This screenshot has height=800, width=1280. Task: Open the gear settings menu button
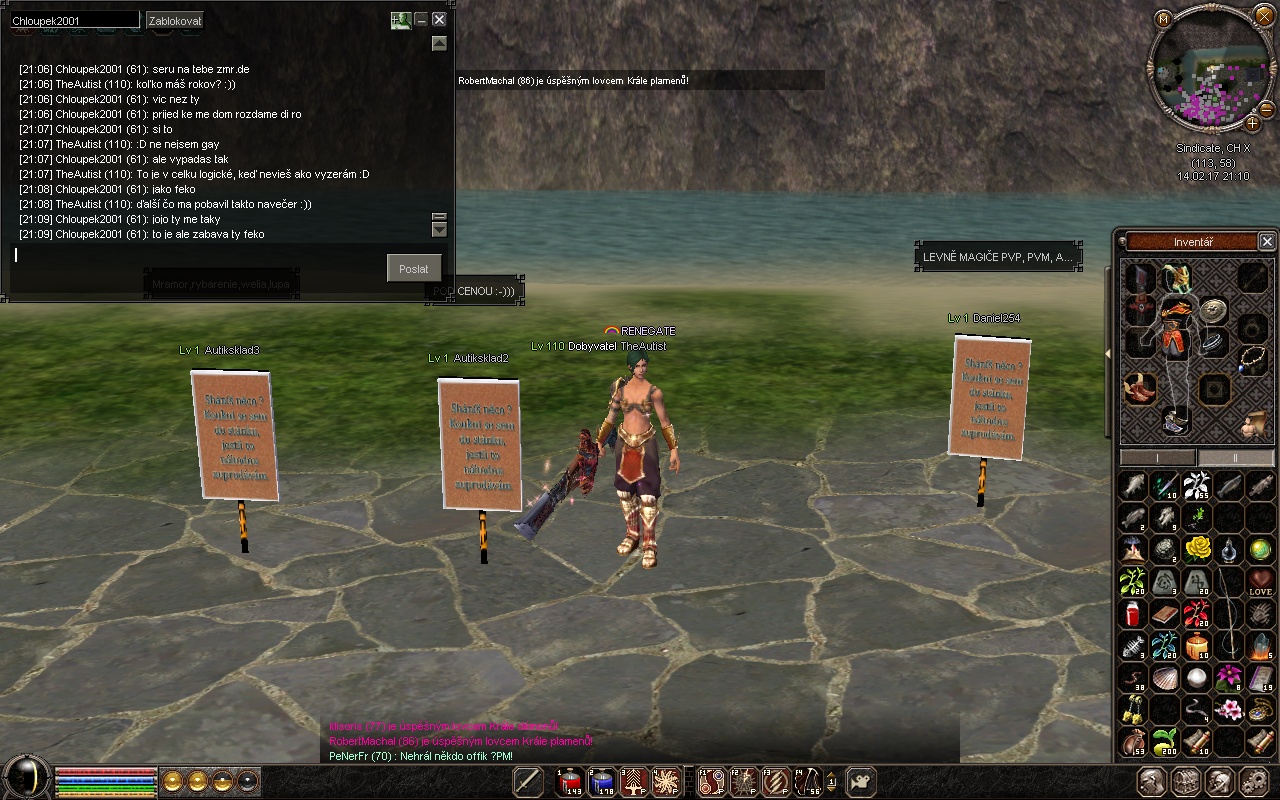(1253, 782)
